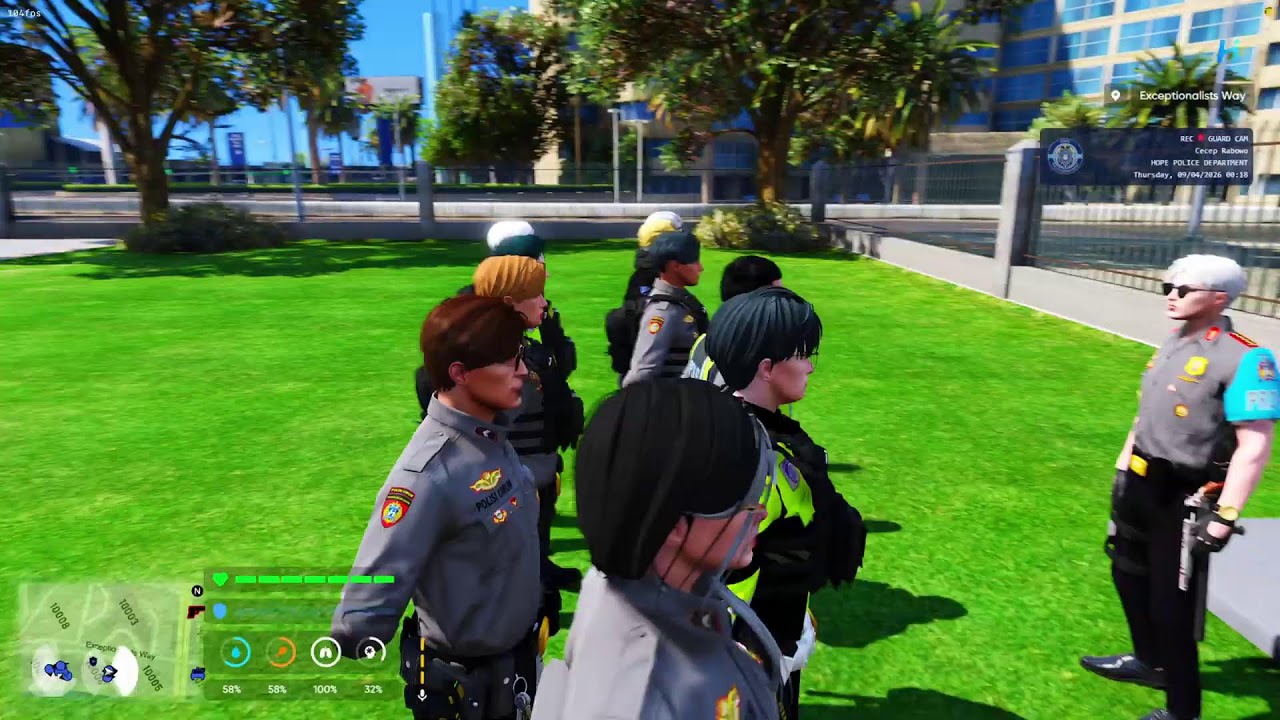Select the blue police officer blips on minimap

click(x=58, y=669)
